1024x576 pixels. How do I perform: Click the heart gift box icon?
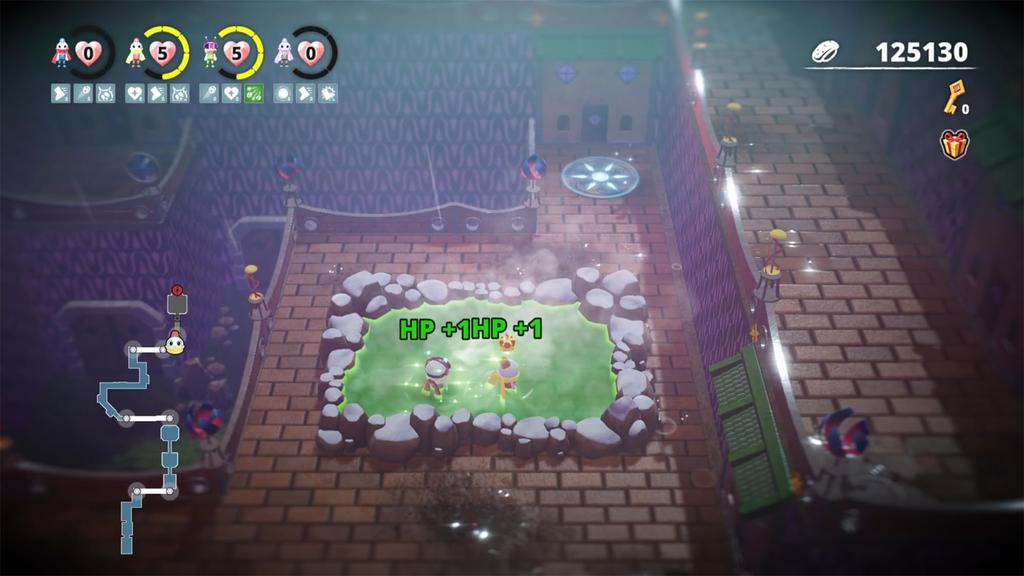click(955, 144)
